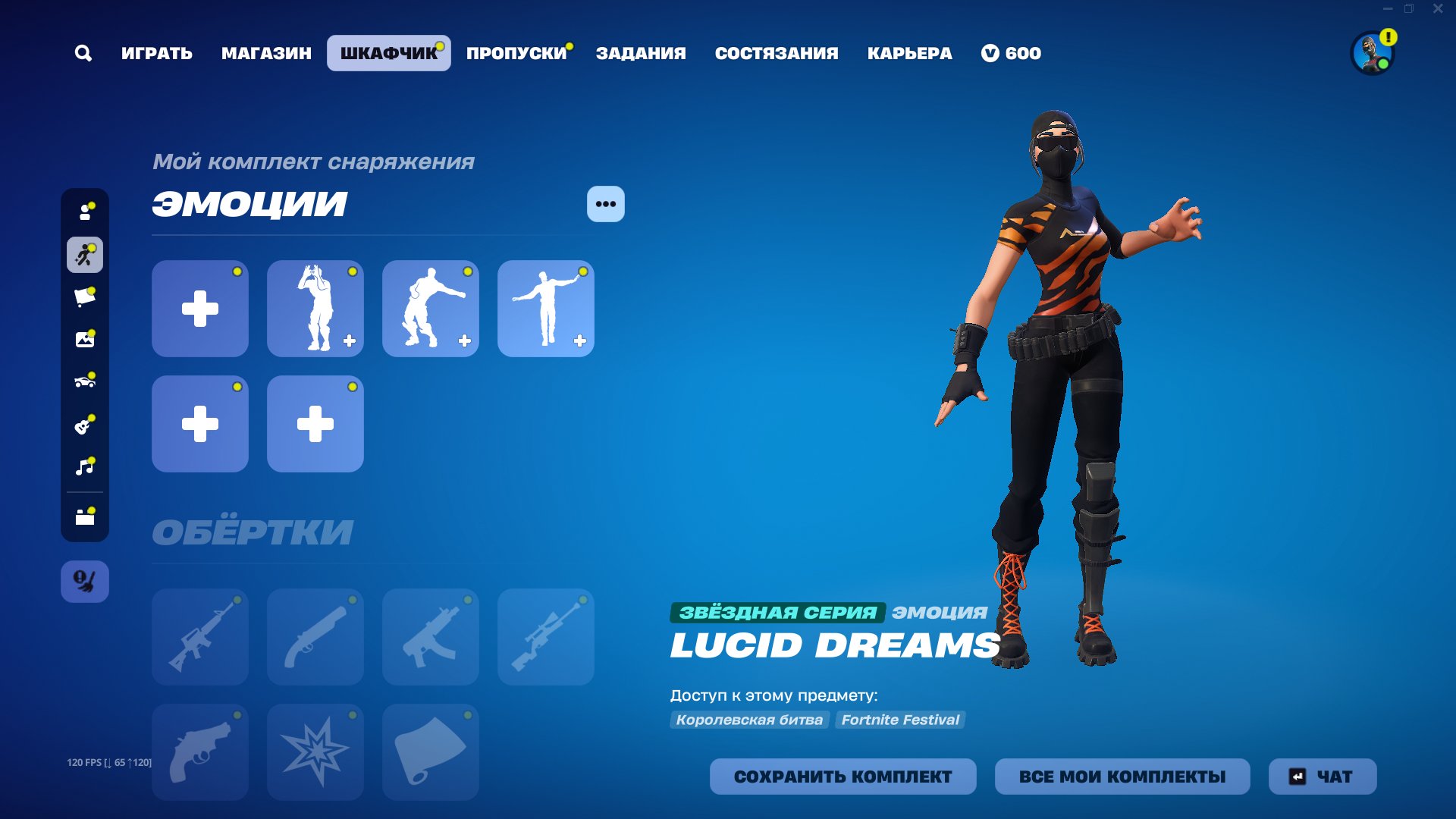Click the assault rifle wrap slot
1456x819 pixels.
click(199, 637)
